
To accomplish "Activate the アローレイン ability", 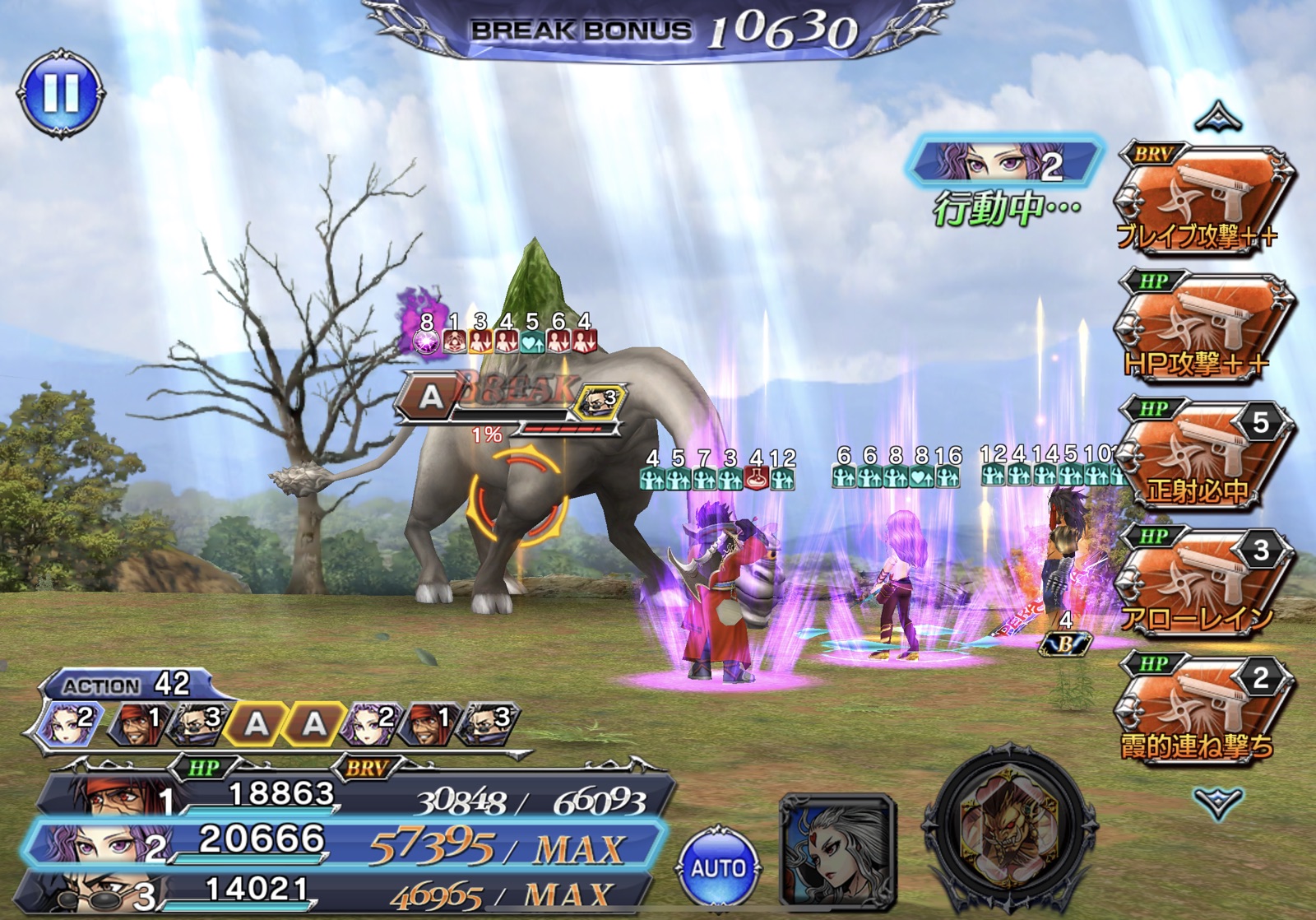I will [1202, 583].
